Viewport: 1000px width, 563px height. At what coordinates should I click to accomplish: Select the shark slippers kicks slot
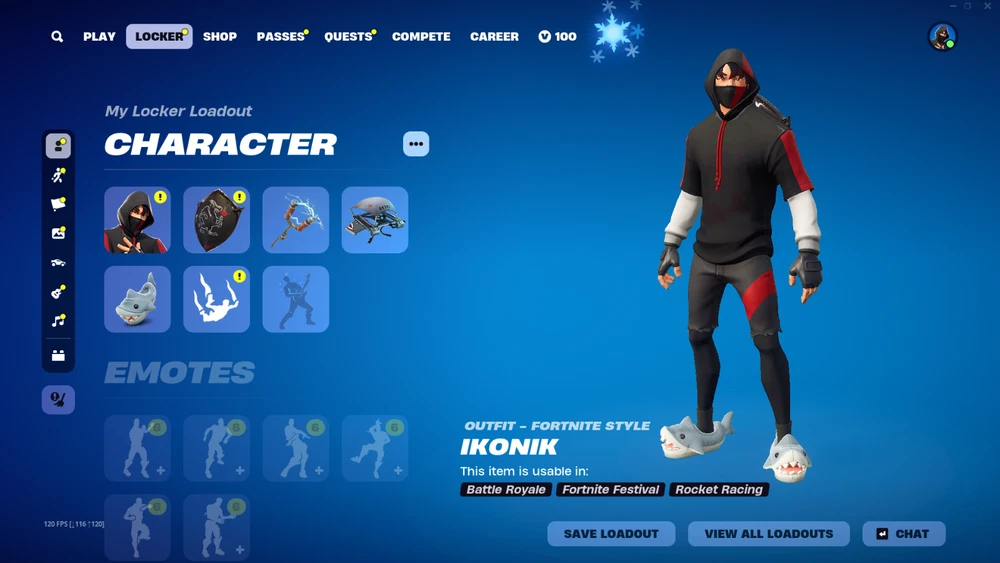point(137,299)
